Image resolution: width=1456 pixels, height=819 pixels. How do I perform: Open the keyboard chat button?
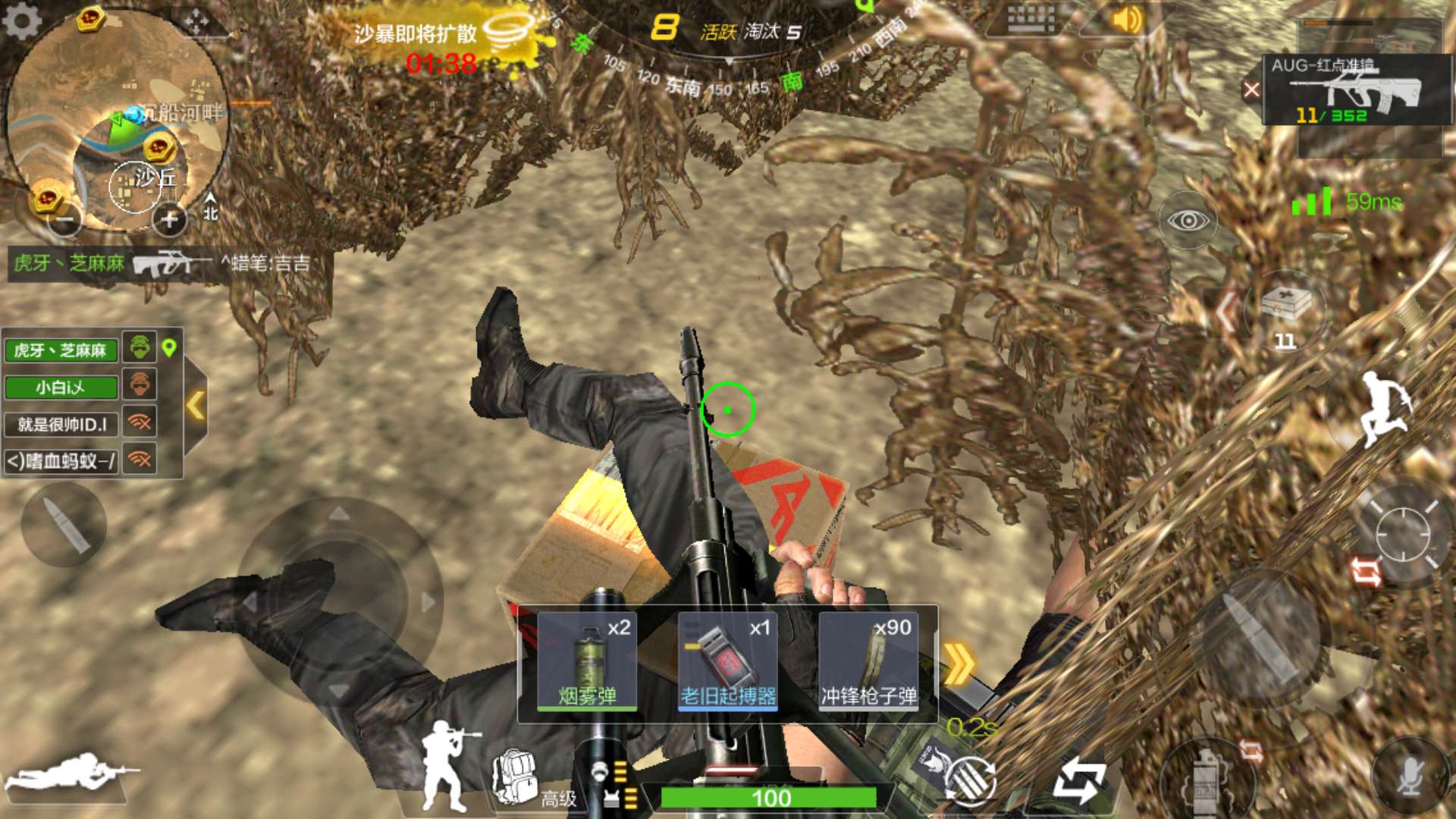(1031, 18)
